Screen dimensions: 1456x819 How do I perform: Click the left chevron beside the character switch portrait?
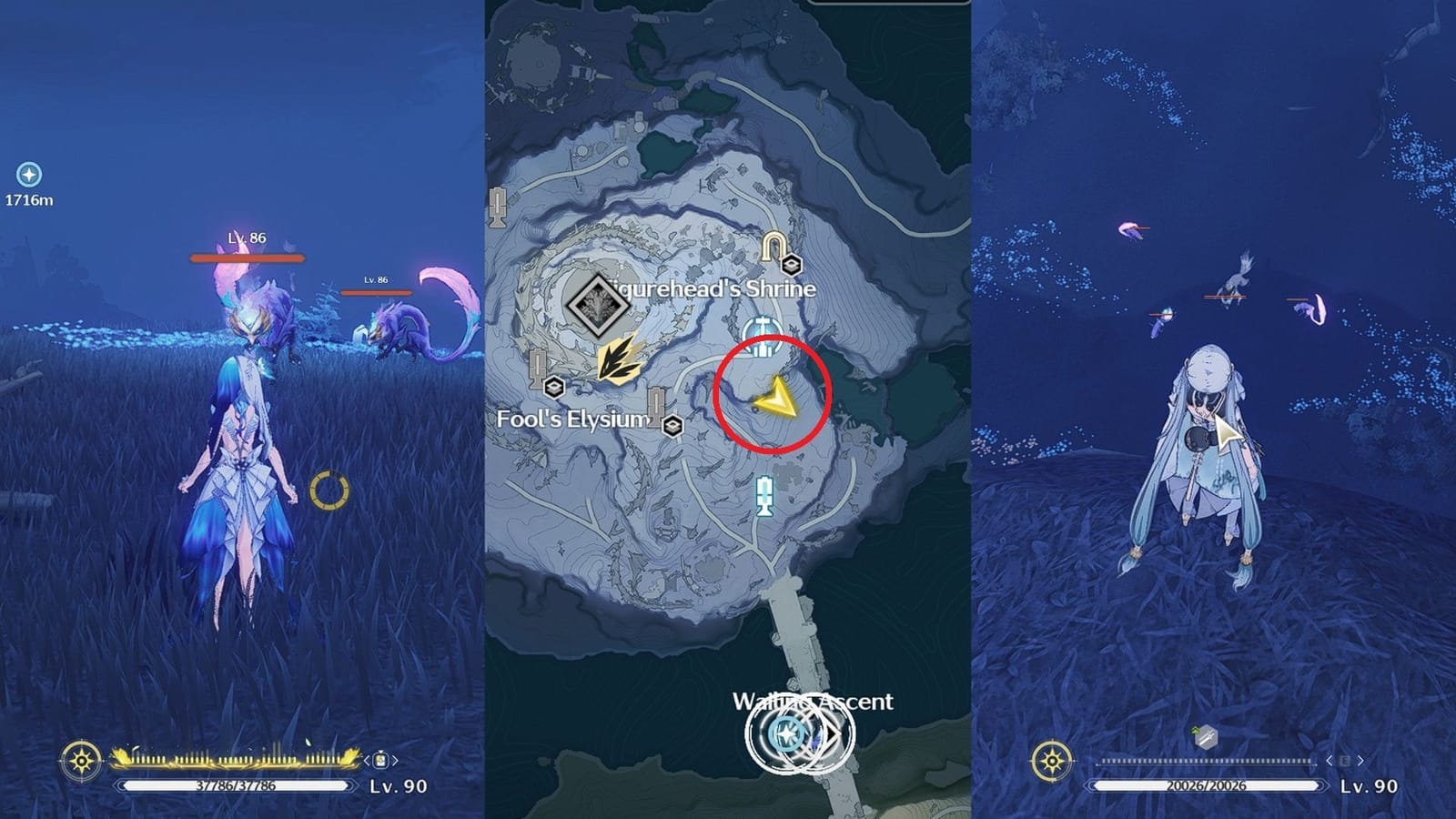[x=367, y=761]
